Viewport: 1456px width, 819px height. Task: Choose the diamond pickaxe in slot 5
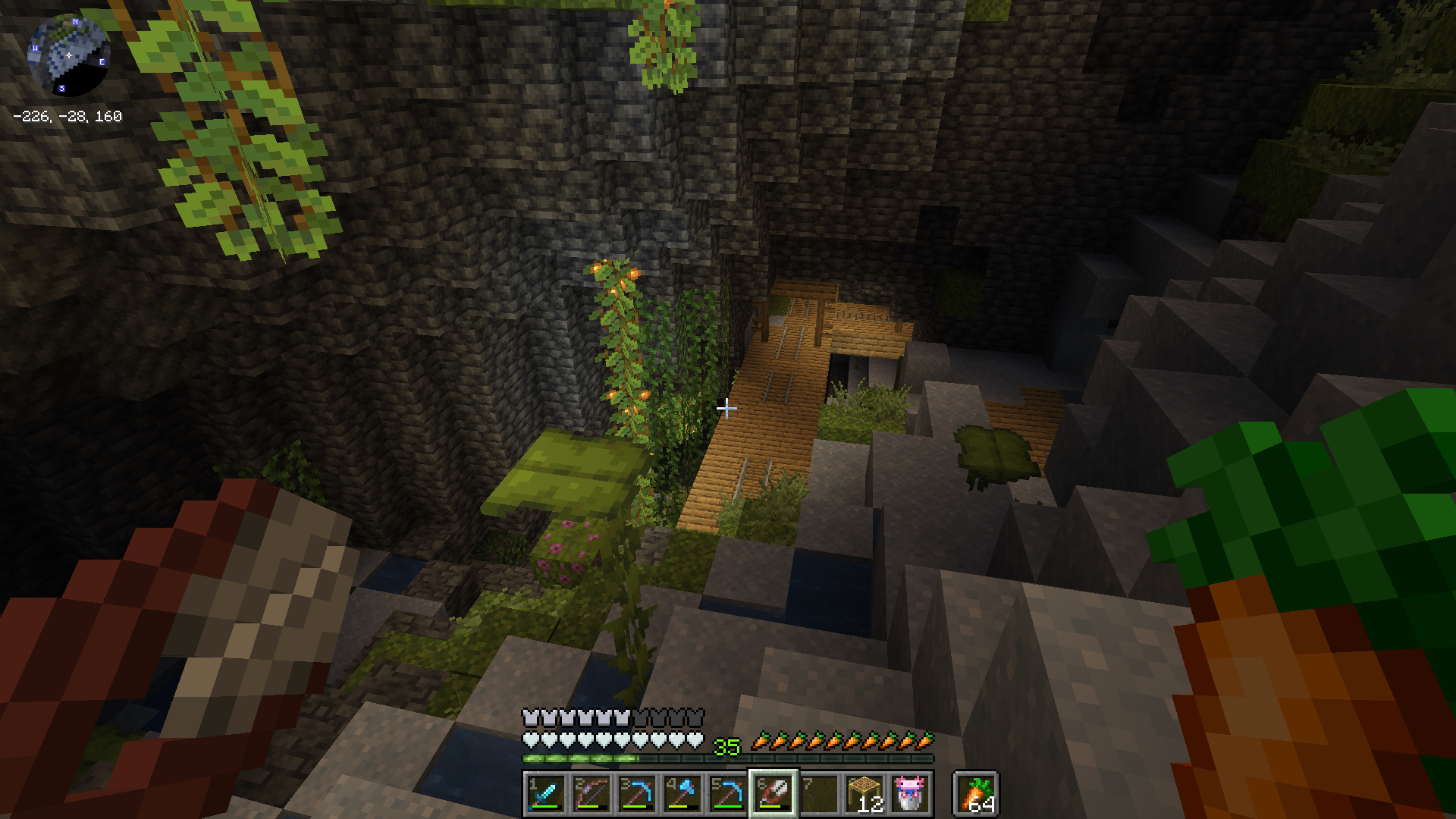(728, 794)
